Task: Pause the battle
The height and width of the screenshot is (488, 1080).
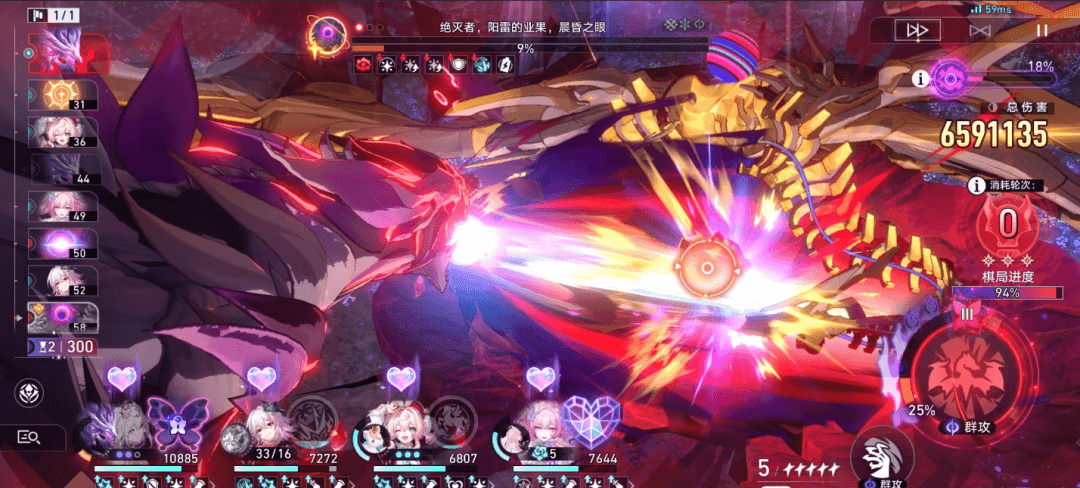Action: coord(1042,31)
